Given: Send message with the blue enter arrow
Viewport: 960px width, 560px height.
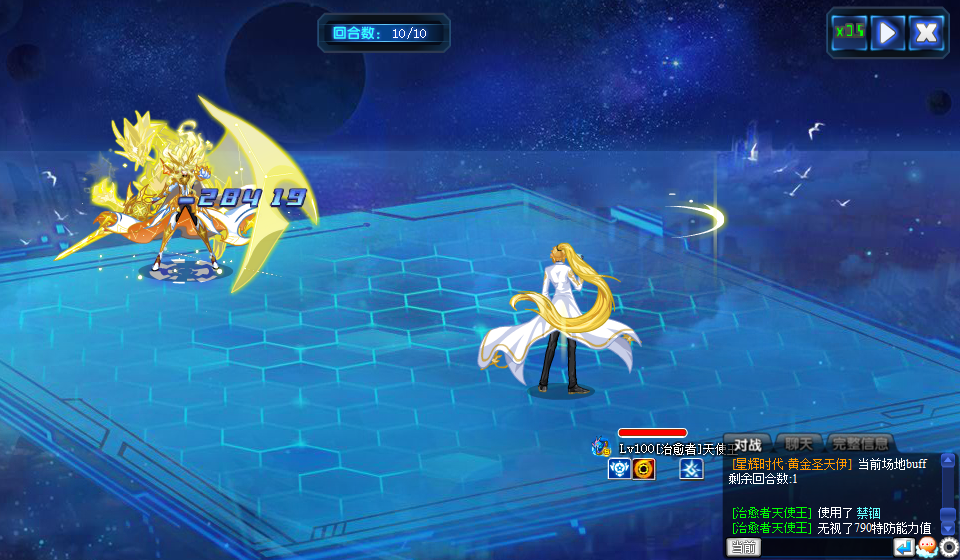Looking at the screenshot, I should click(x=904, y=547).
